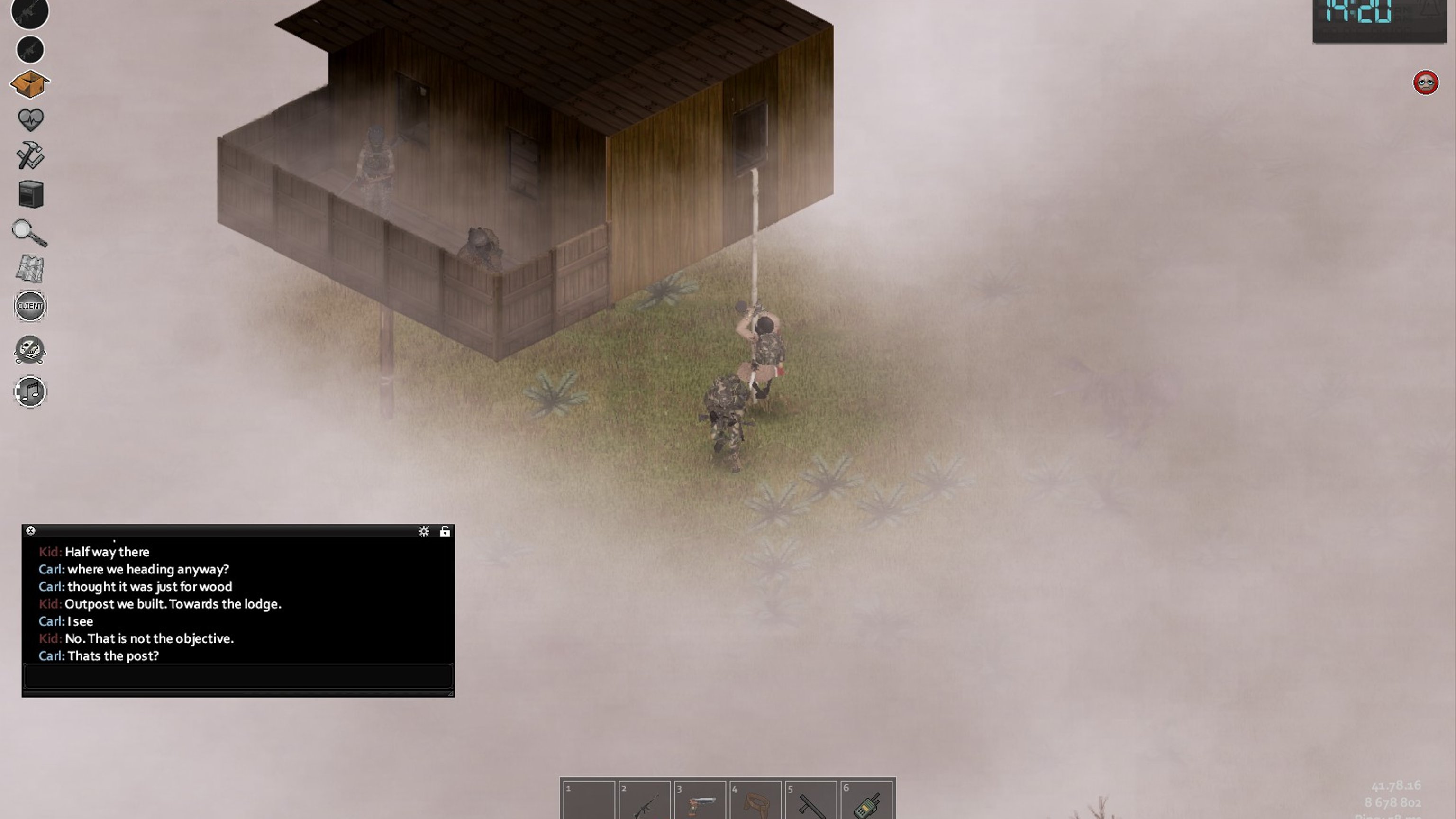The width and height of the screenshot is (1456, 819).
Task: Open the health heart panel
Action: (30, 119)
